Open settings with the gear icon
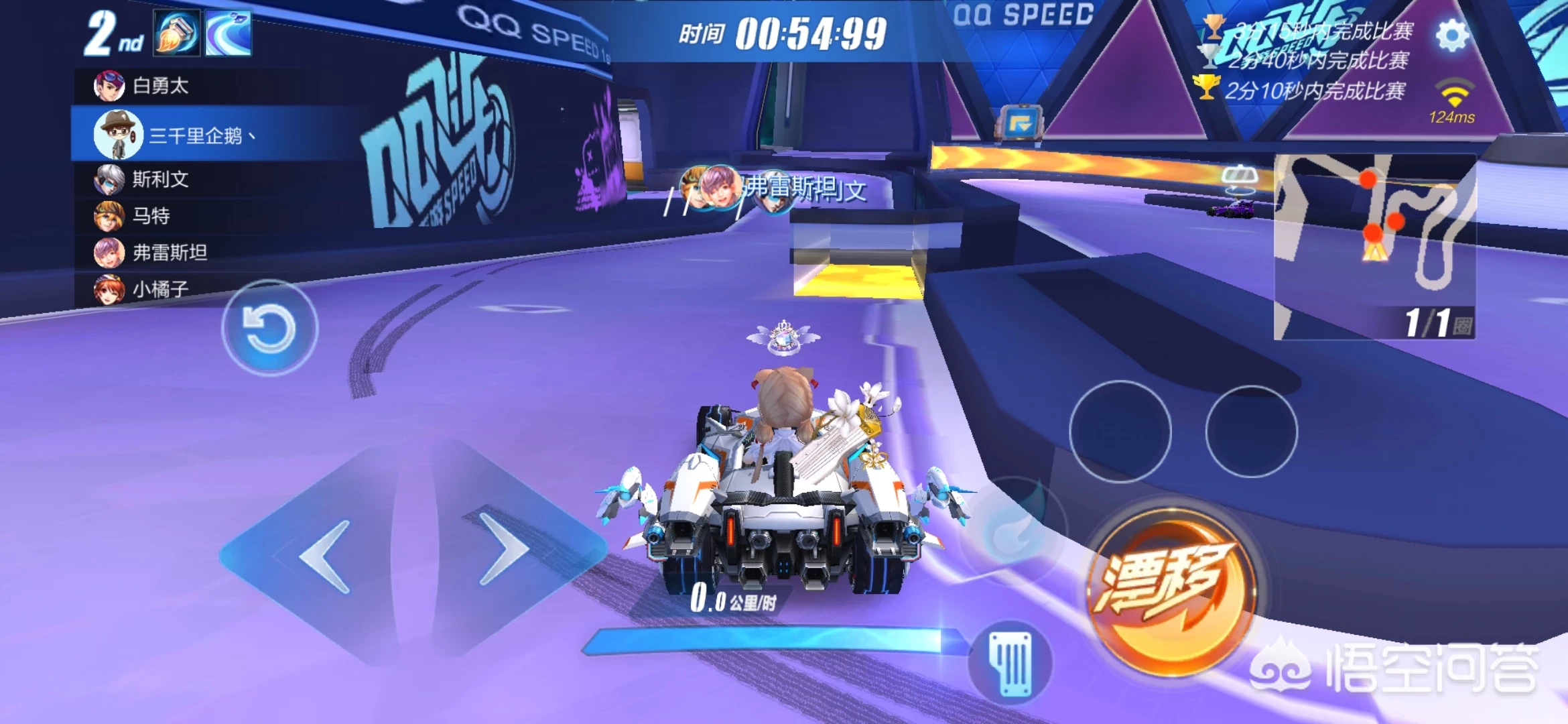The image size is (1568, 724). [1451, 36]
